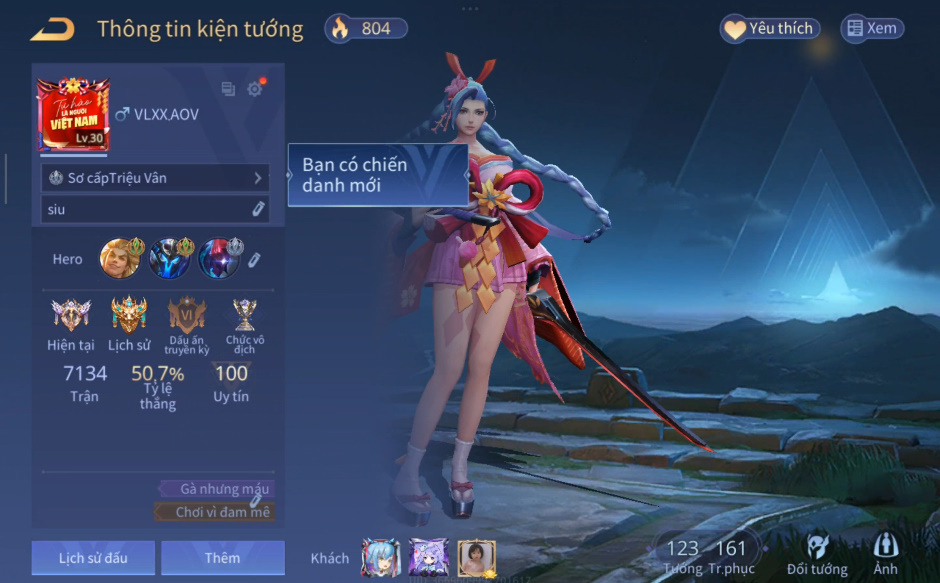This screenshot has width=940, height=583.
Task: Open the Sơ cấp Triệu Vân title row
Action: (x=155, y=178)
